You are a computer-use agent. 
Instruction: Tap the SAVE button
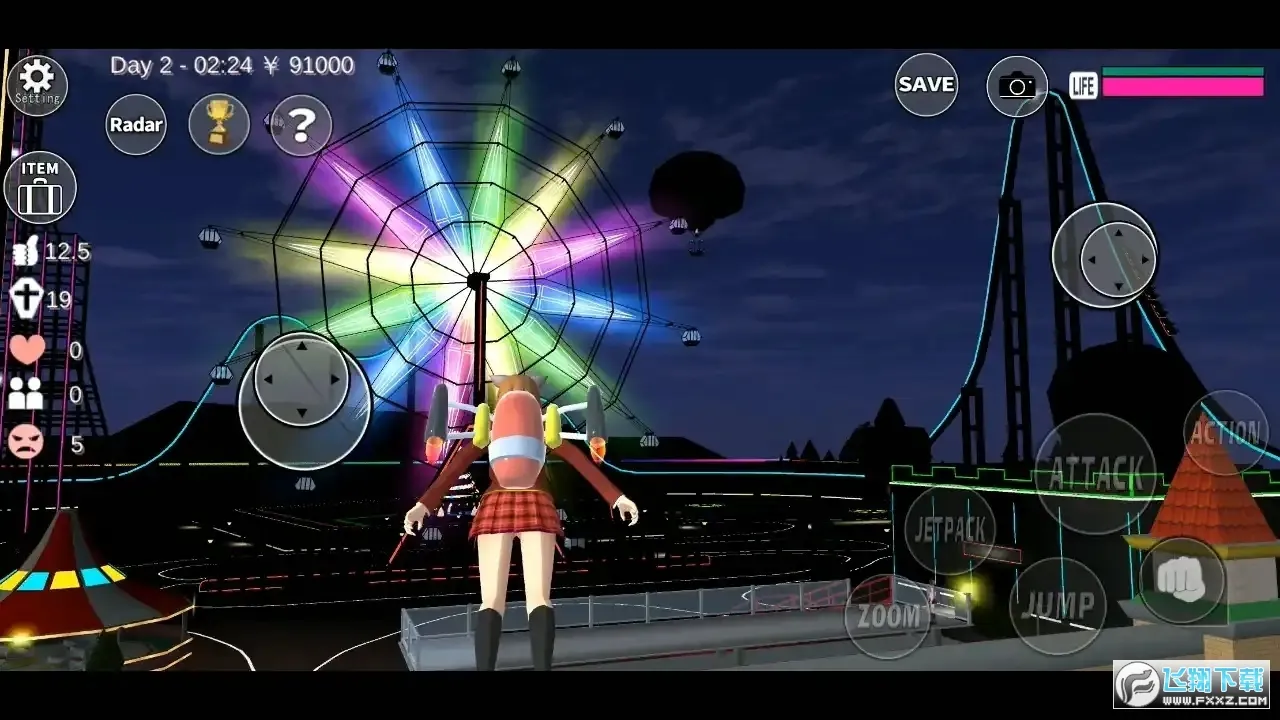coord(926,85)
